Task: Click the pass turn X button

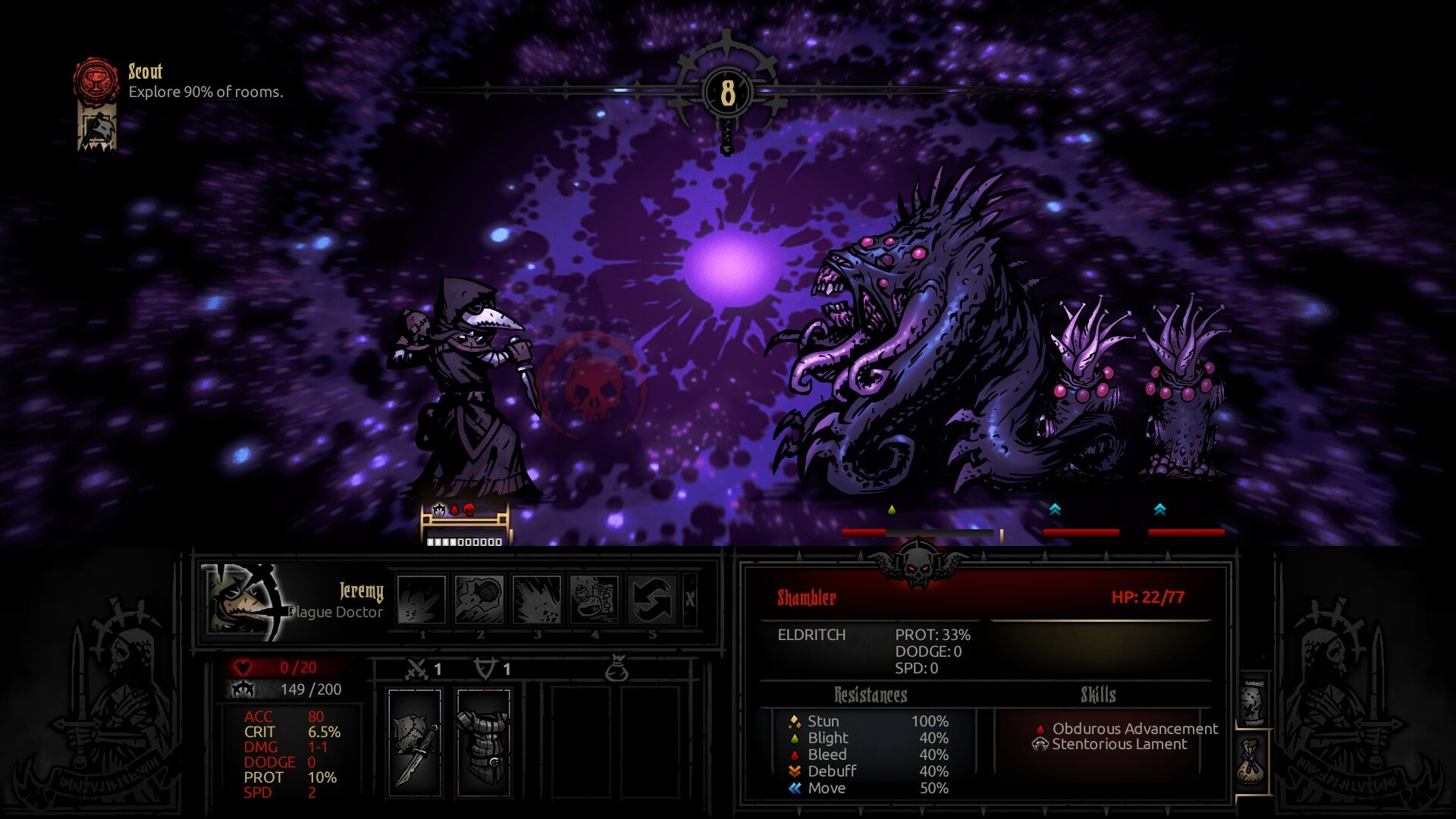Action: tap(690, 599)
